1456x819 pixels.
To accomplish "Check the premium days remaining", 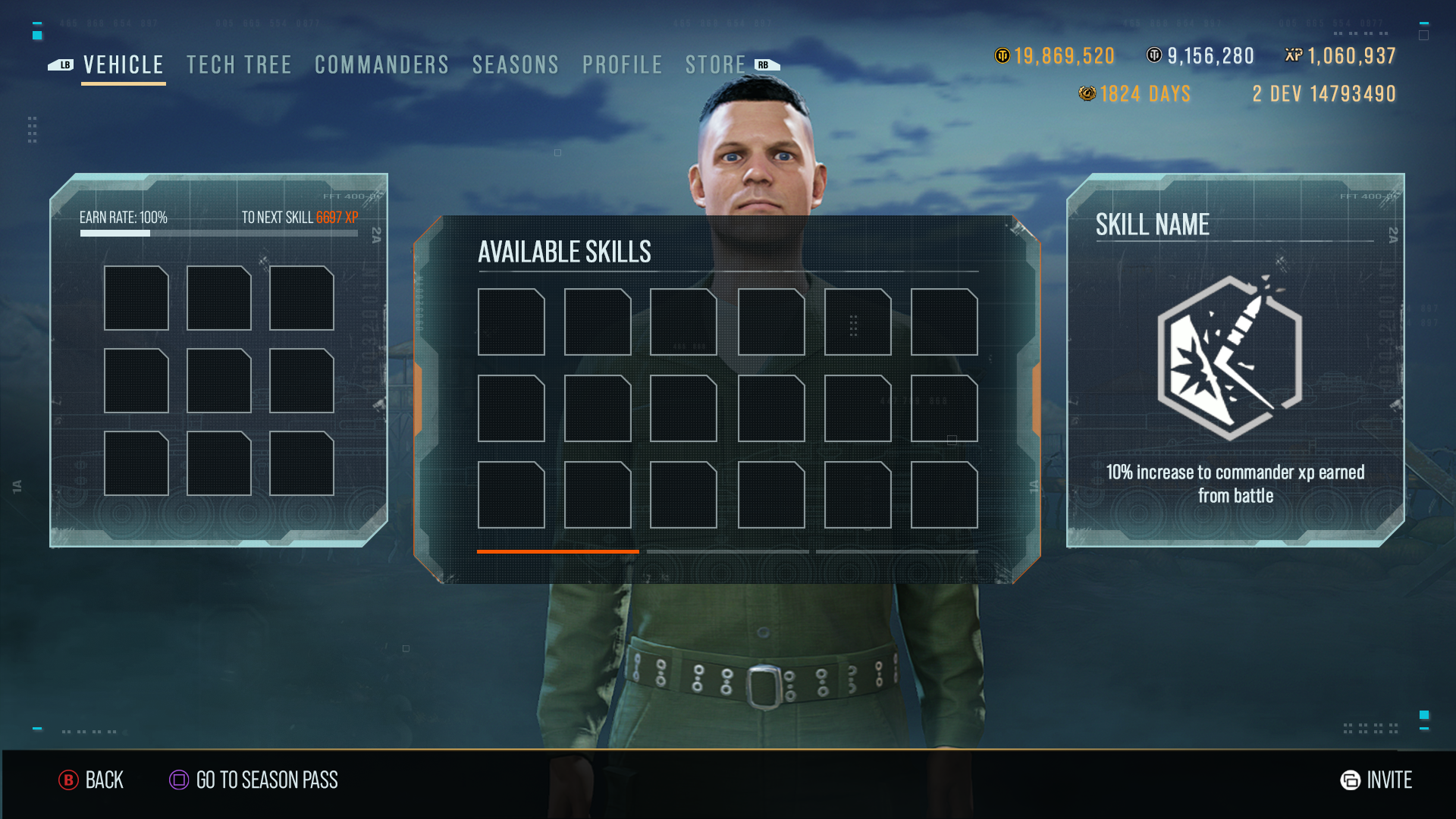I will click(x=1135, y=94).
